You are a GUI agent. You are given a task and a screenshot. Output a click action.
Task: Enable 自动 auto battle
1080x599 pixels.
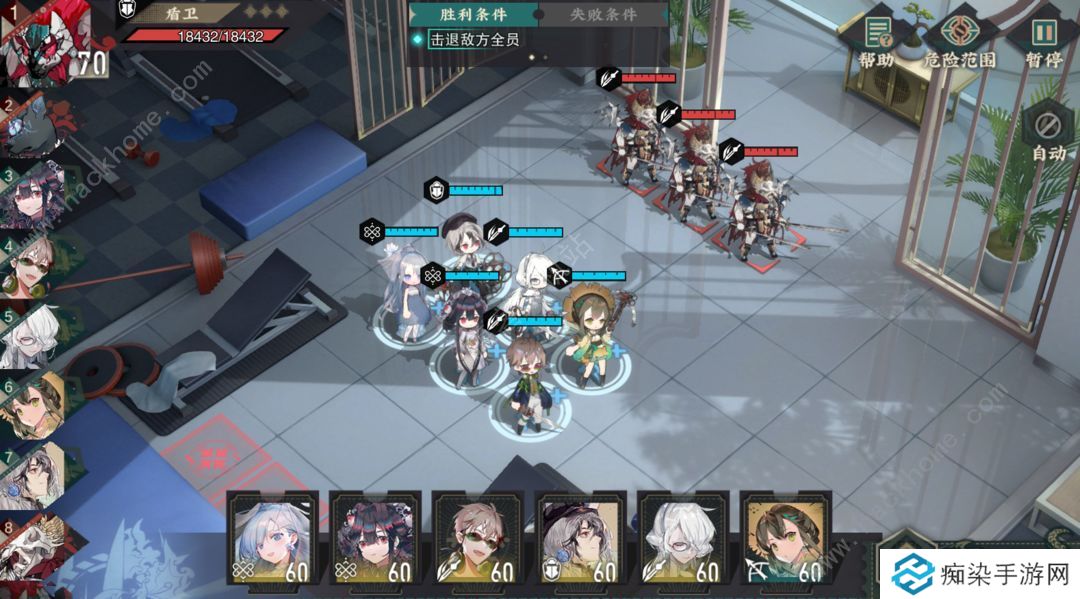(1048, 134)
